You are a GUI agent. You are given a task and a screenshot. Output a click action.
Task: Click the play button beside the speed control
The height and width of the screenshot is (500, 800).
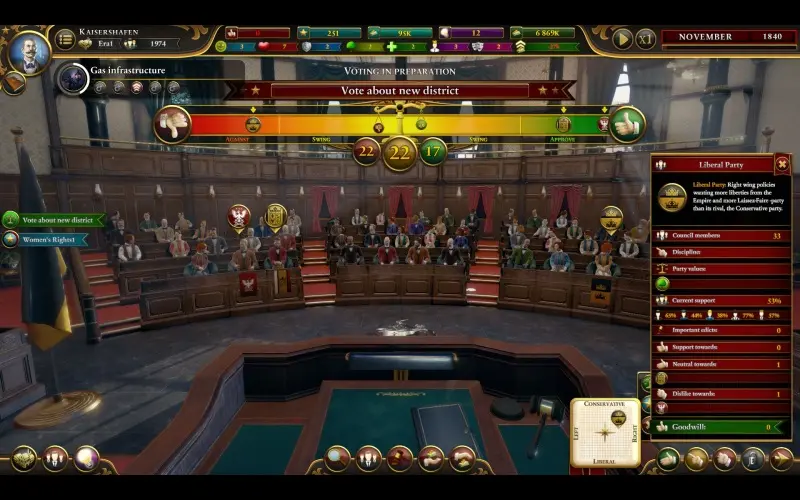click(622, 38)
